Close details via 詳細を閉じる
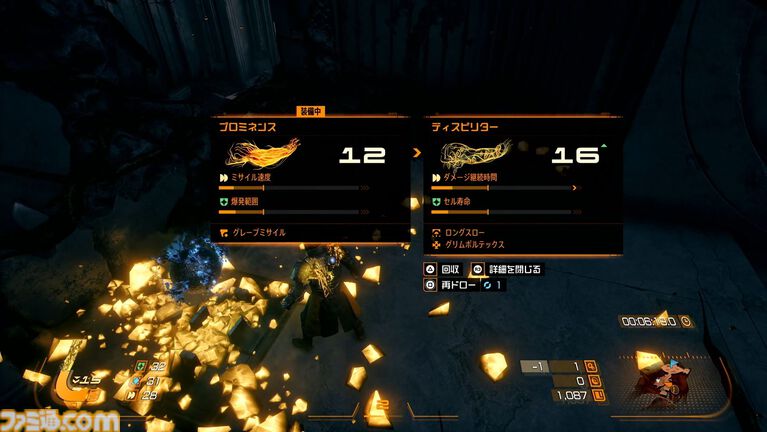This screenshot has height=432, width=767. coord(506,269)
